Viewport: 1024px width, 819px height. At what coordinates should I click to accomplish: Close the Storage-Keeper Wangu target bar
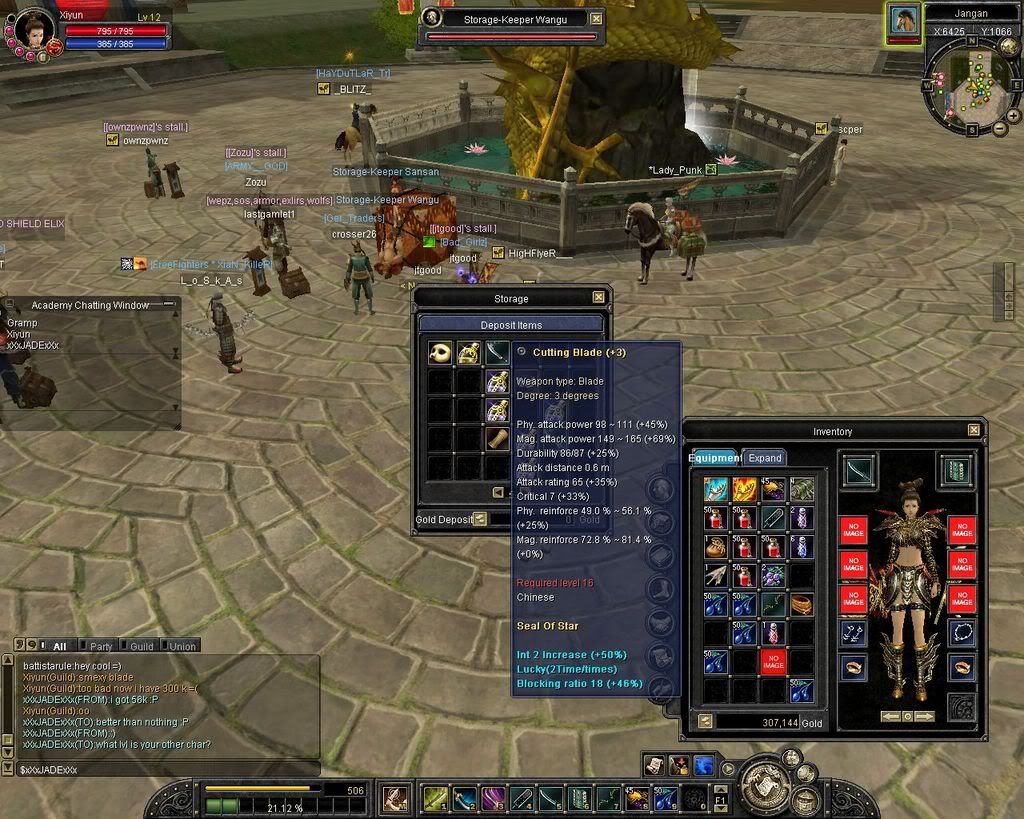[596, 18]
